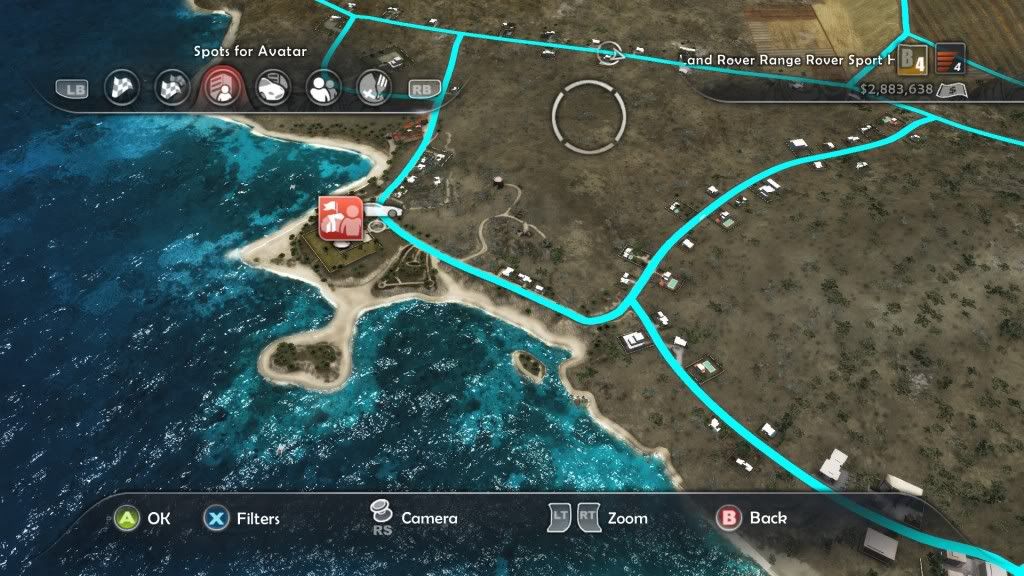The height and width of the screenshot is (576, 1024).
Task: Select the red avatar spot map marker
Action: (340, 217)
